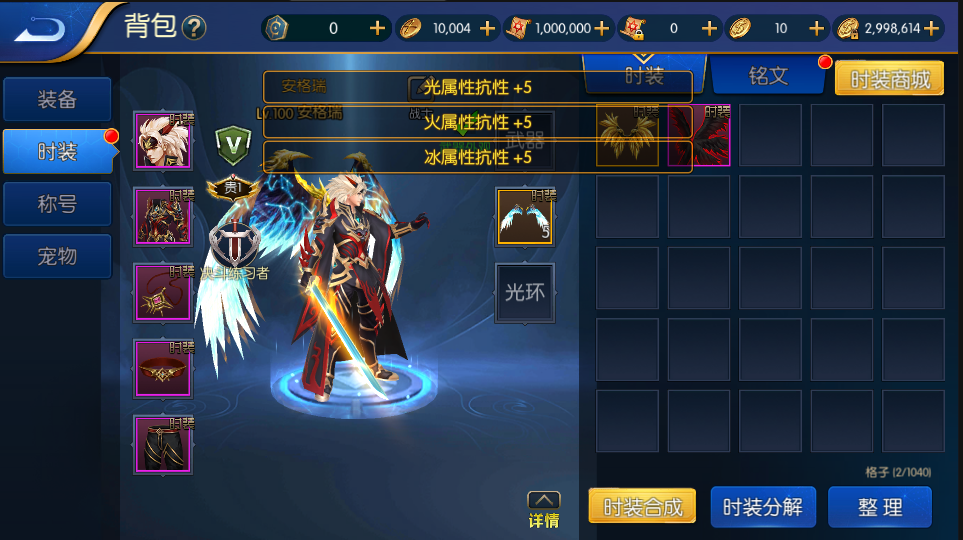This screenshot has height=540, width=963.
Task: Open the 时装商城 fashion shop
Action: tap(889, 79)
